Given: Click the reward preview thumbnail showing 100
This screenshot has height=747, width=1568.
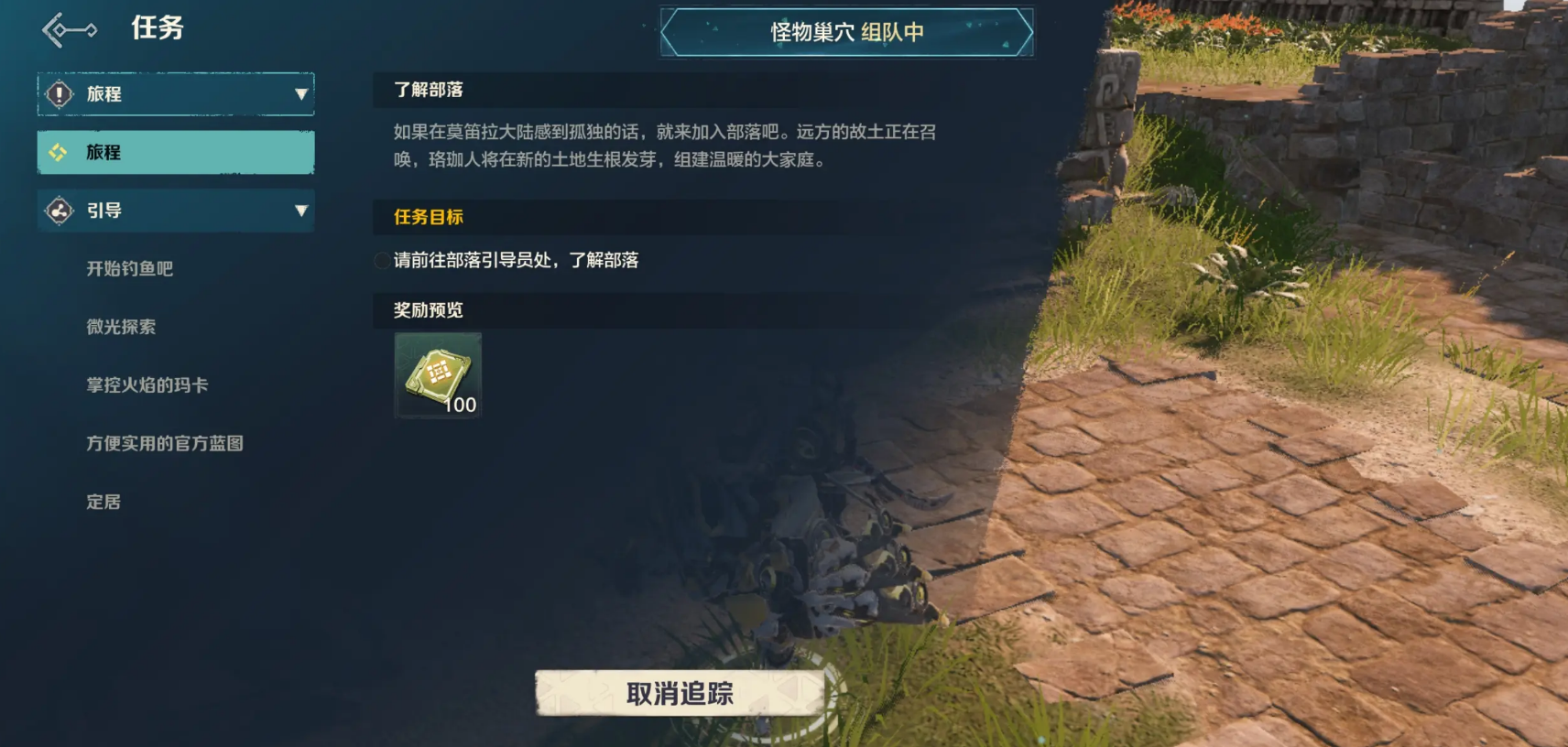Looking at the screenshot, I should [437, 375].
